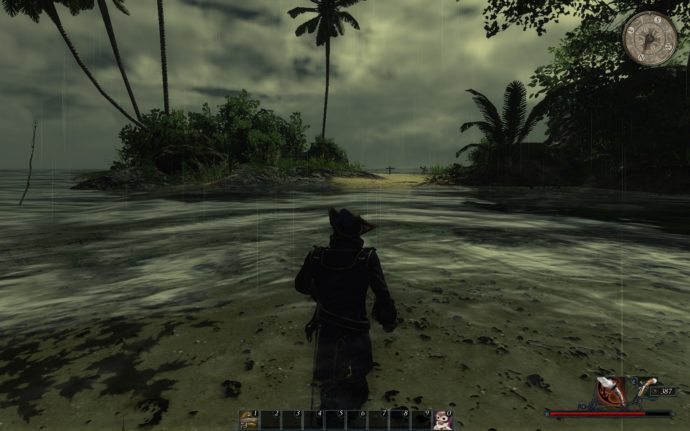
Task: Select the equipped sword weapon icon
Action: pyautogui.click(x=610, y=390)
